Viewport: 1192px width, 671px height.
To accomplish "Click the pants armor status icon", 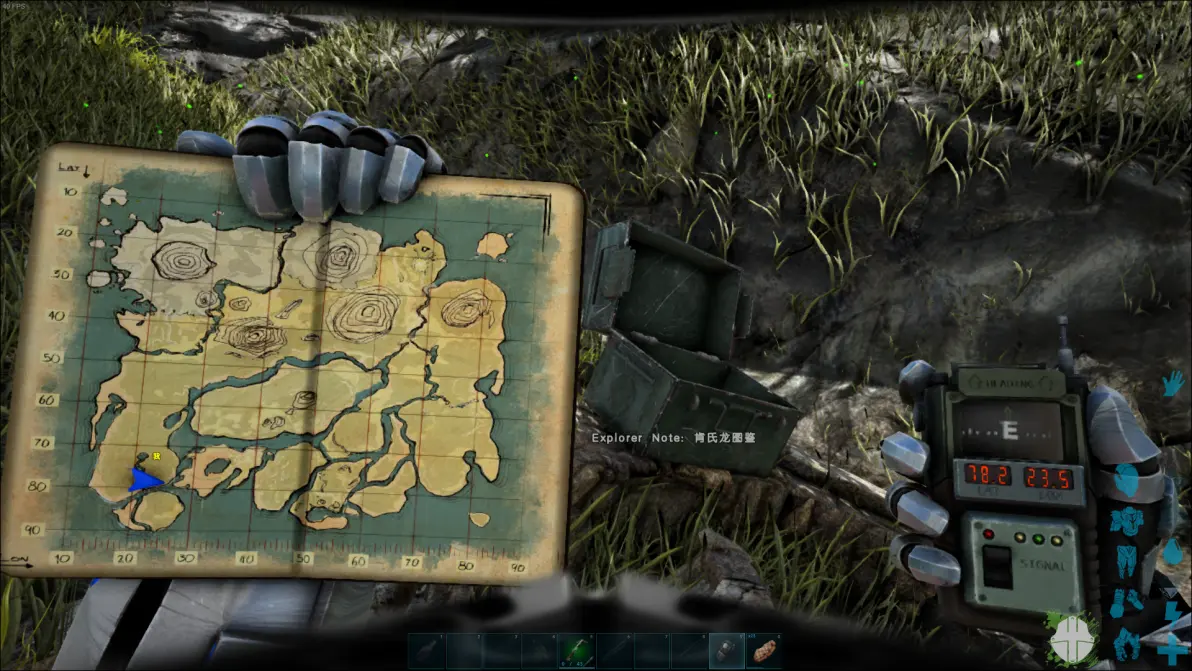I will 1127,560.
